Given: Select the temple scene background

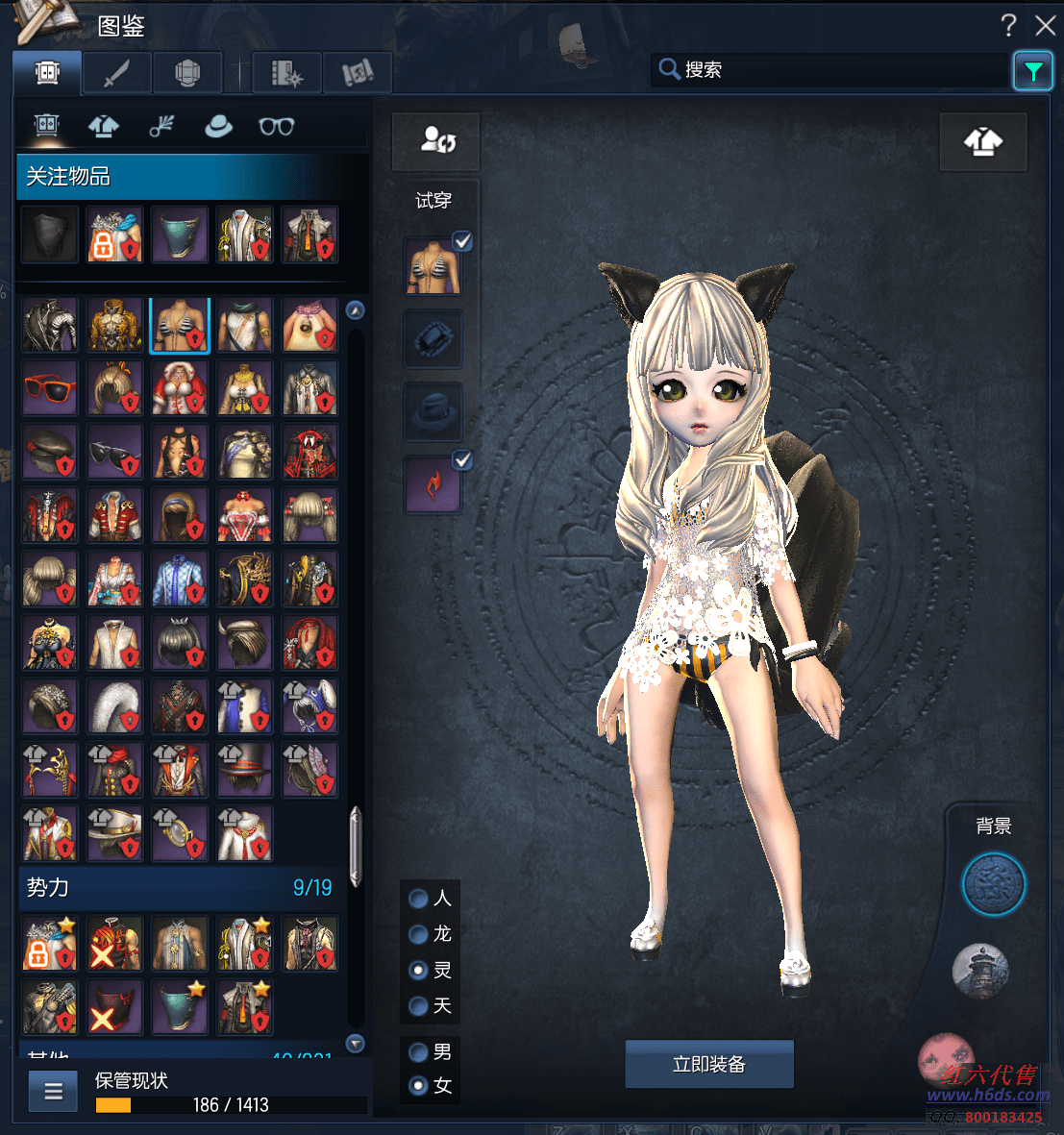Looking at the screenshot, I should [979, 971].
